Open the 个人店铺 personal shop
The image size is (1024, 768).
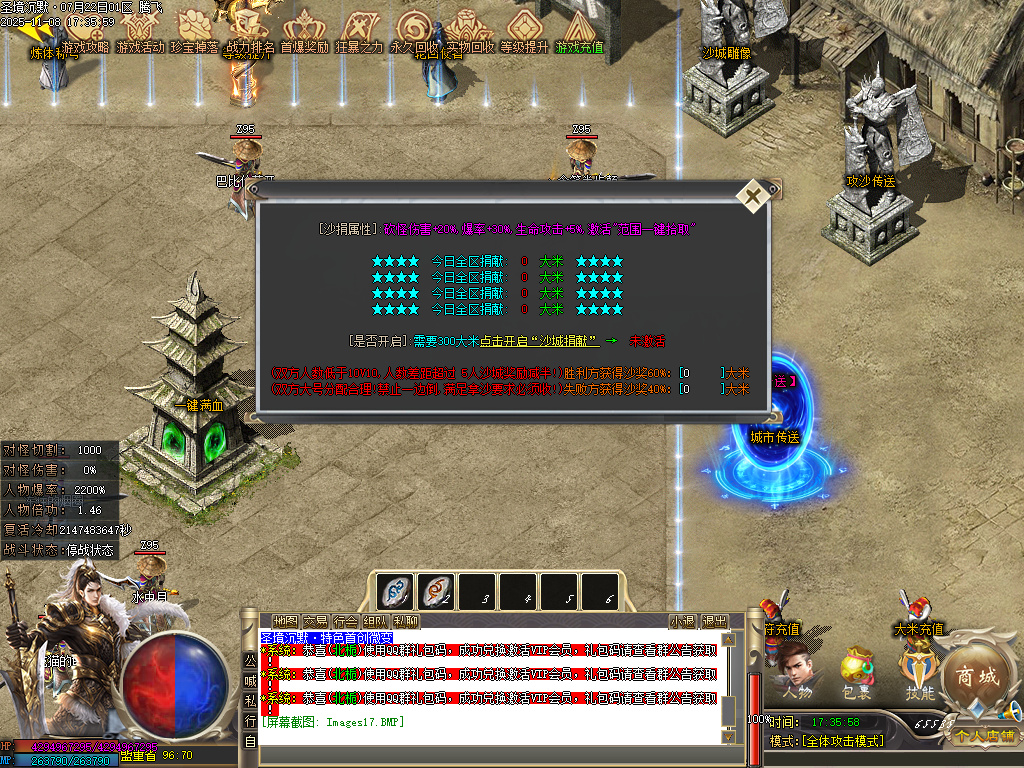984,736
